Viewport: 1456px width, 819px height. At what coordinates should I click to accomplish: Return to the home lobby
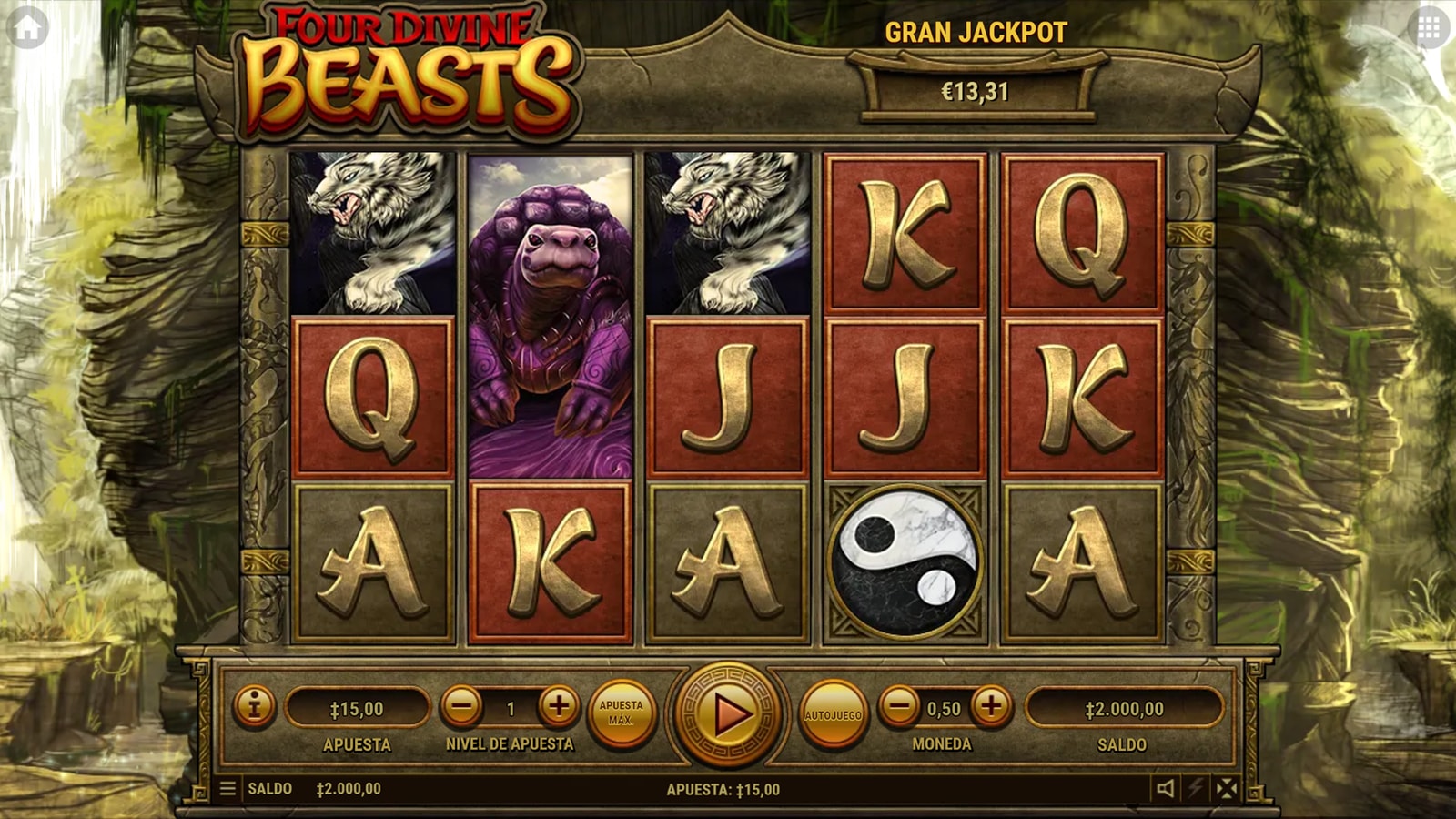coord(27,29)
